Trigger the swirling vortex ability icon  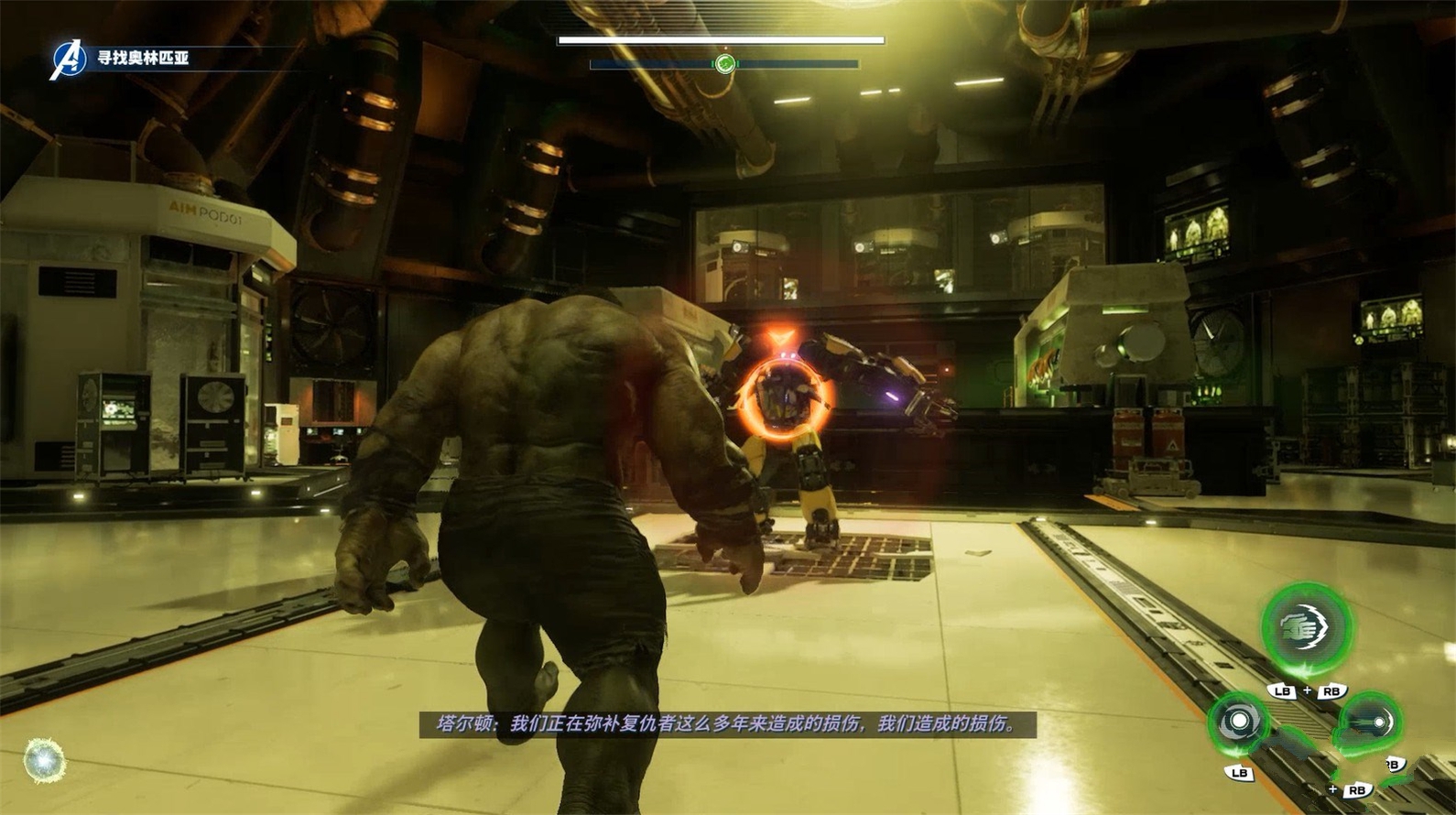[1239, 723]
